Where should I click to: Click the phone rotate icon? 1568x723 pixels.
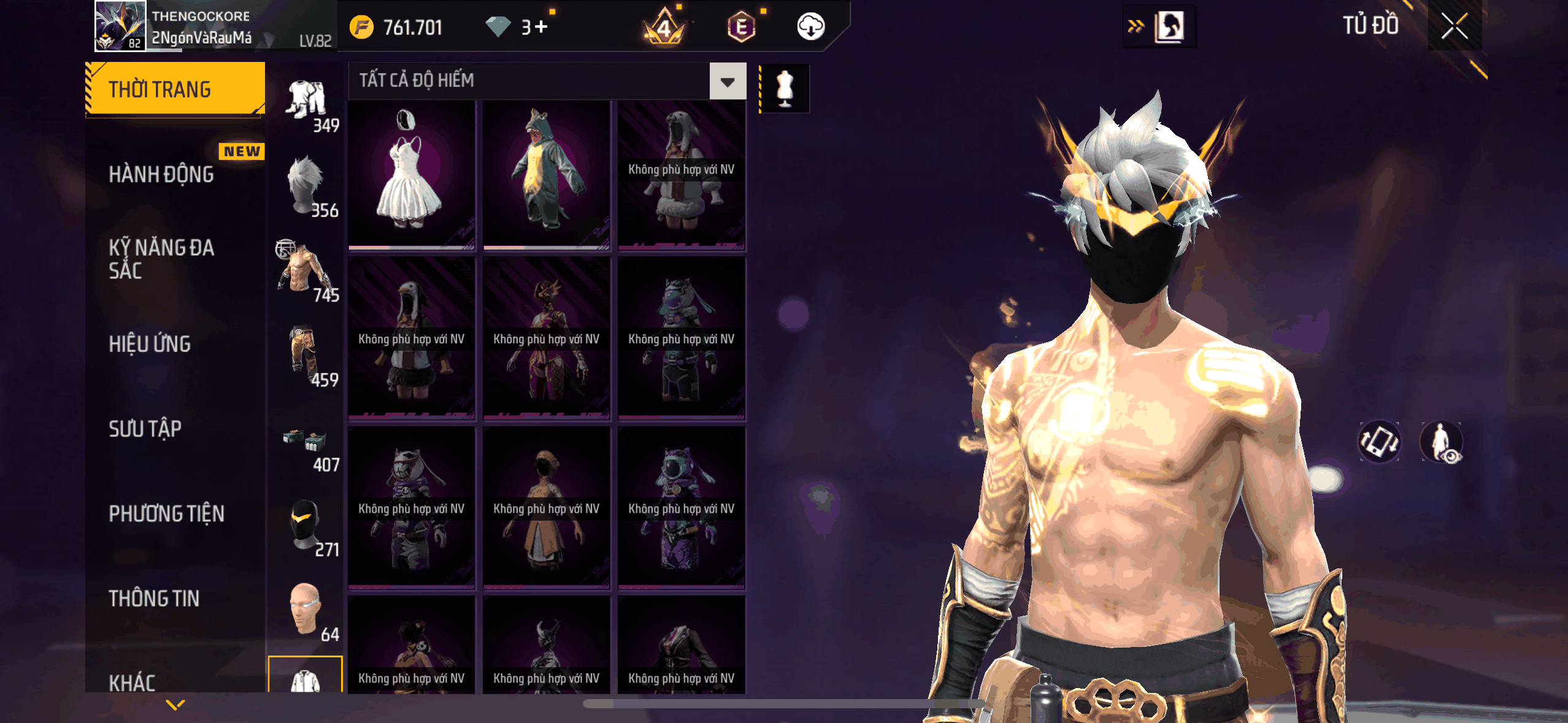click(1379, 442)
